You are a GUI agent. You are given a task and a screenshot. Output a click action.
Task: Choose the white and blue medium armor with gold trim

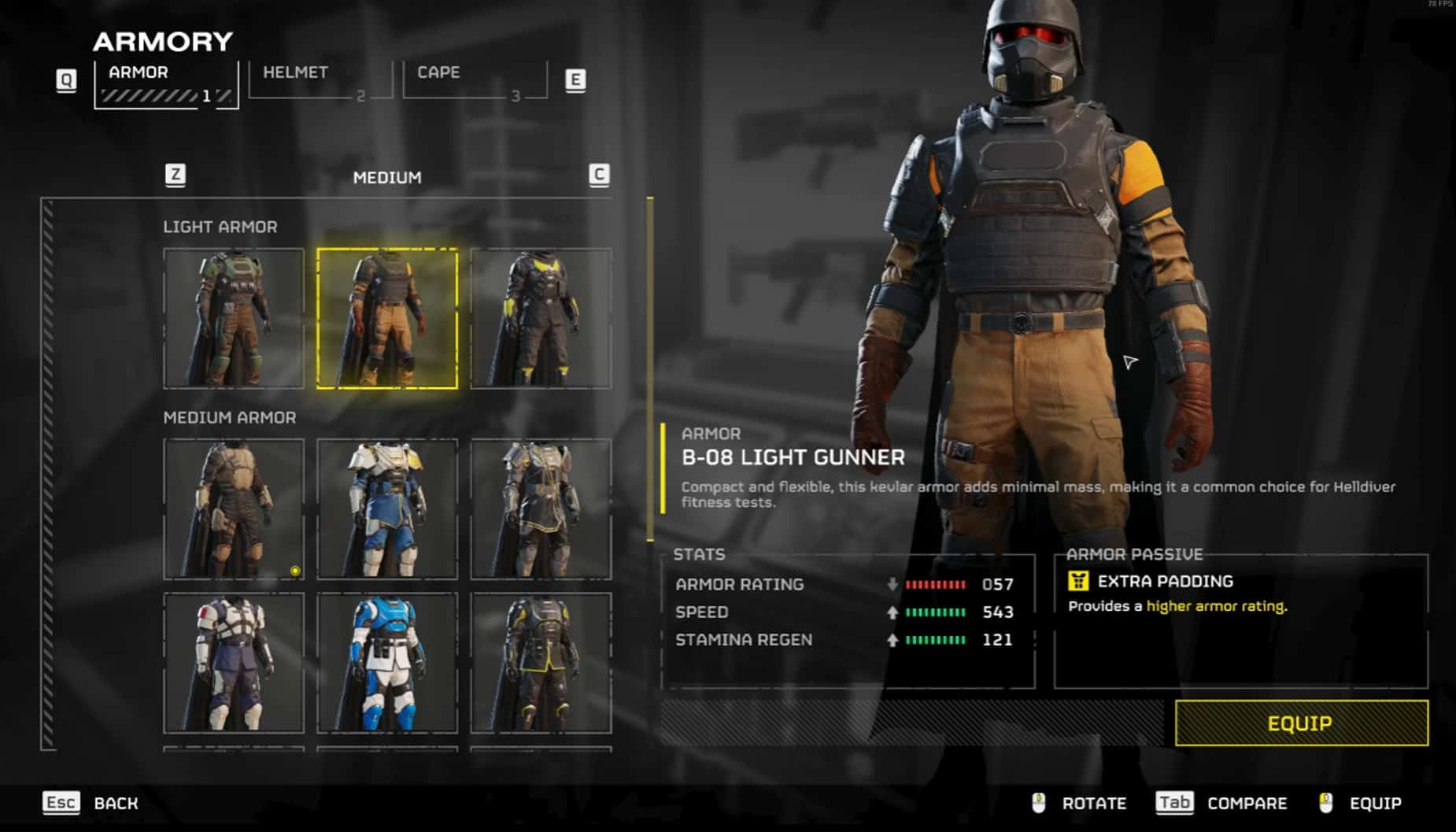(x=387, y=508)
